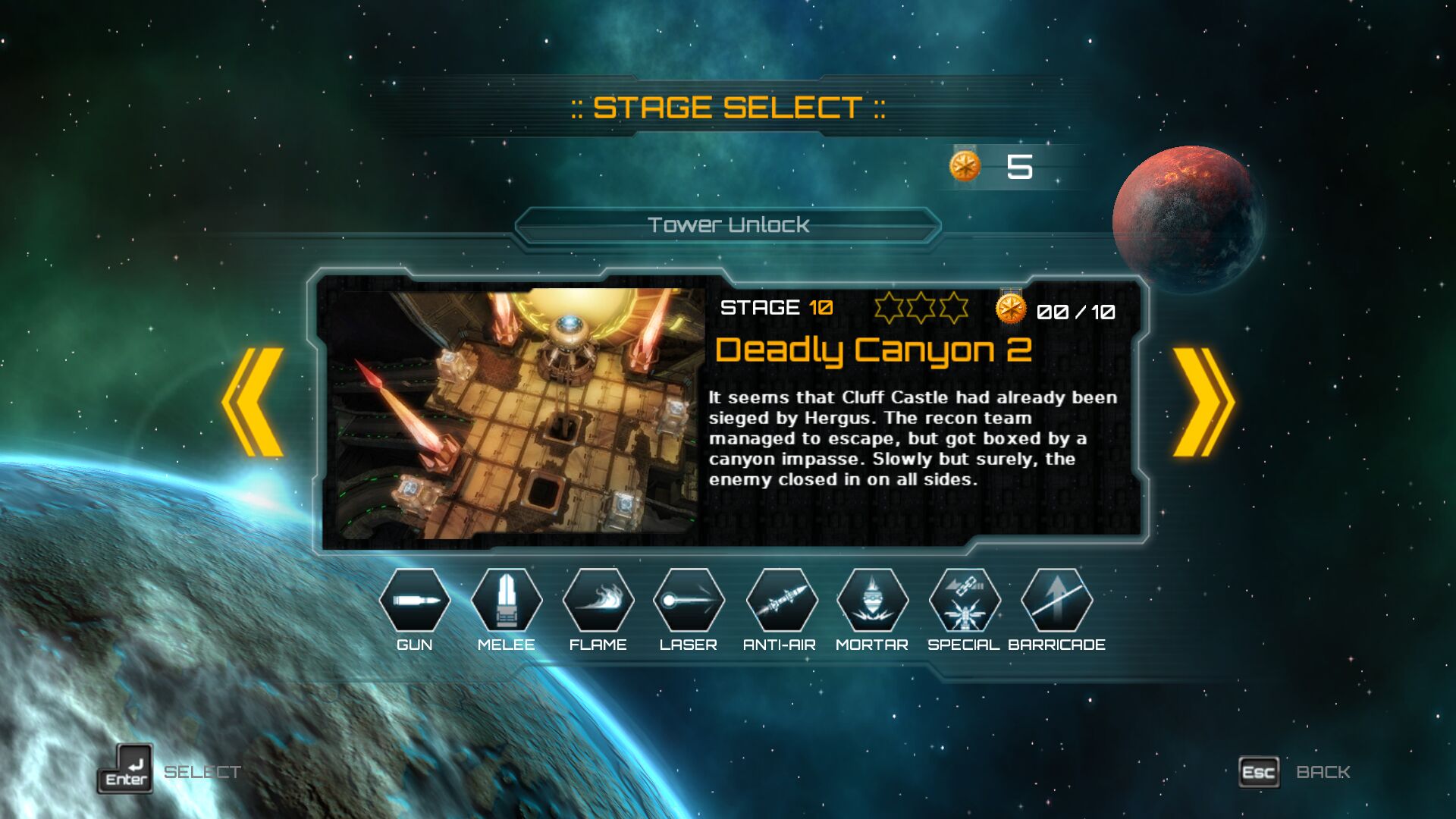Click the Laser tower icon
1456x819 pixels.
(689, 601)
